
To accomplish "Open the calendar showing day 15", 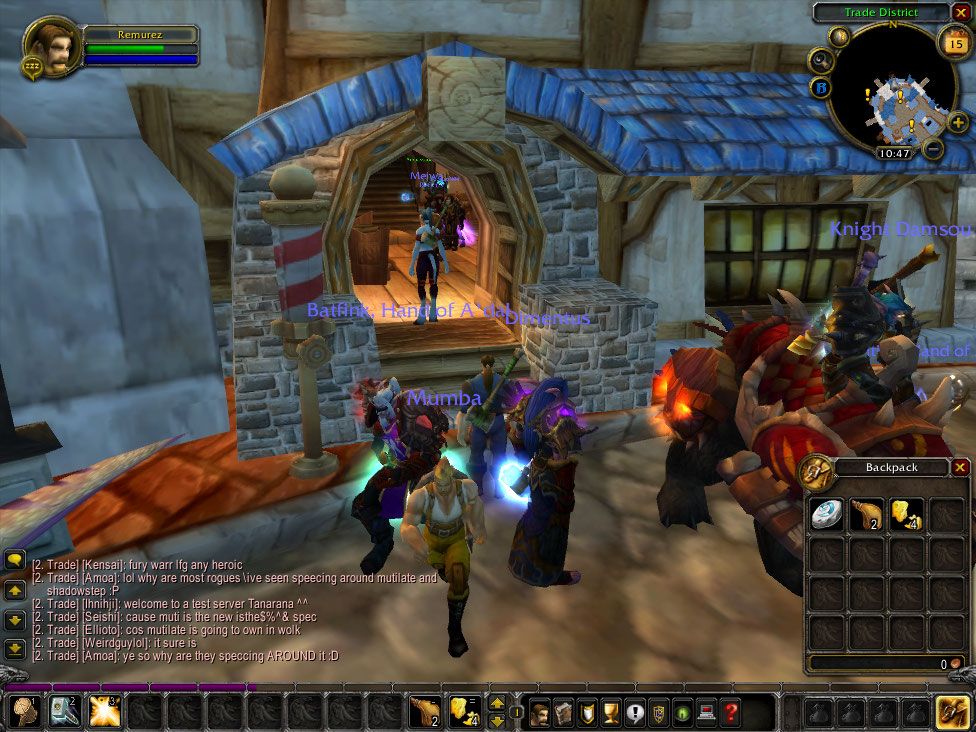I will point(953,43).
